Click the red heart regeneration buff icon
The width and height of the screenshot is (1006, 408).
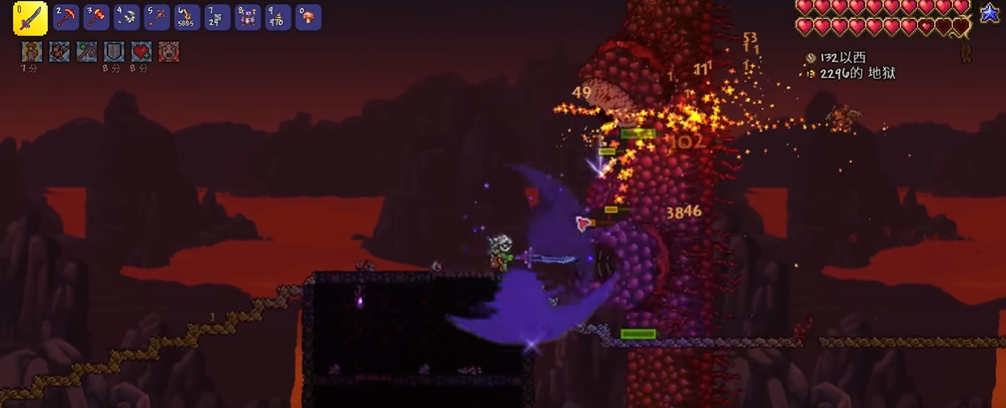tap(140, 52)
